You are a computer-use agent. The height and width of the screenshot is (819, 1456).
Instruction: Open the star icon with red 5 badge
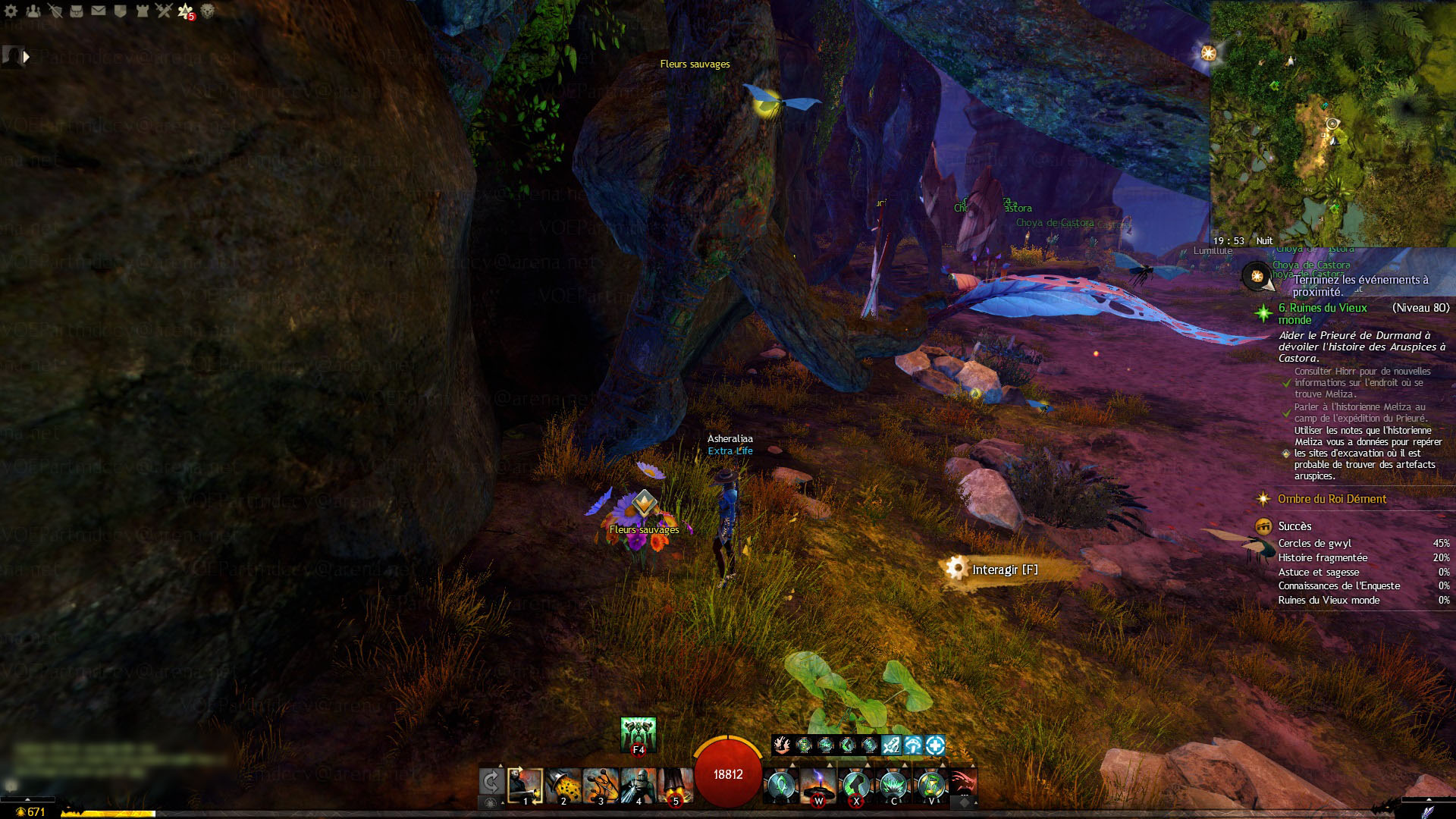click(186, 11)
